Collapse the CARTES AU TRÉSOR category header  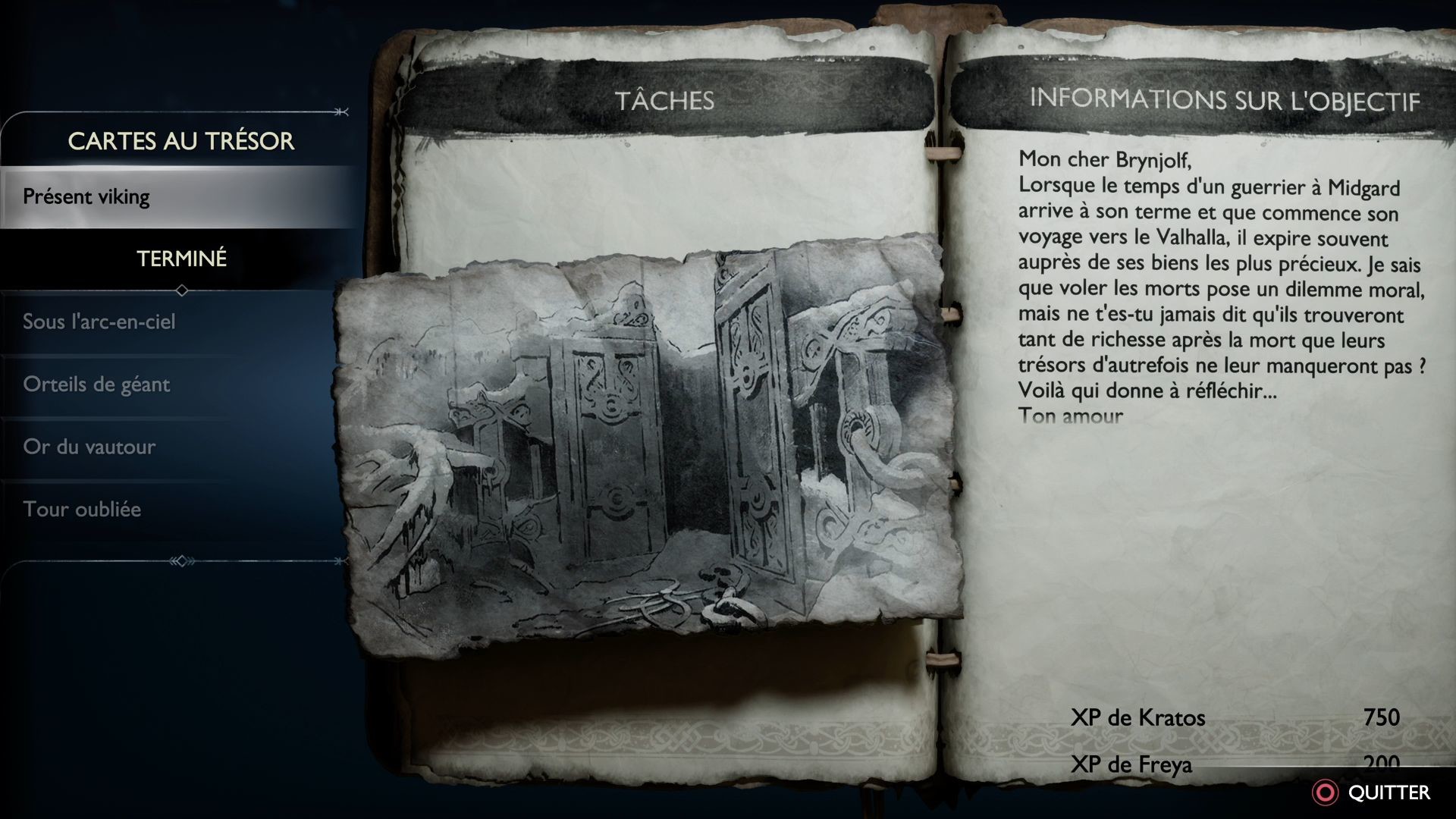click(182, 140)
